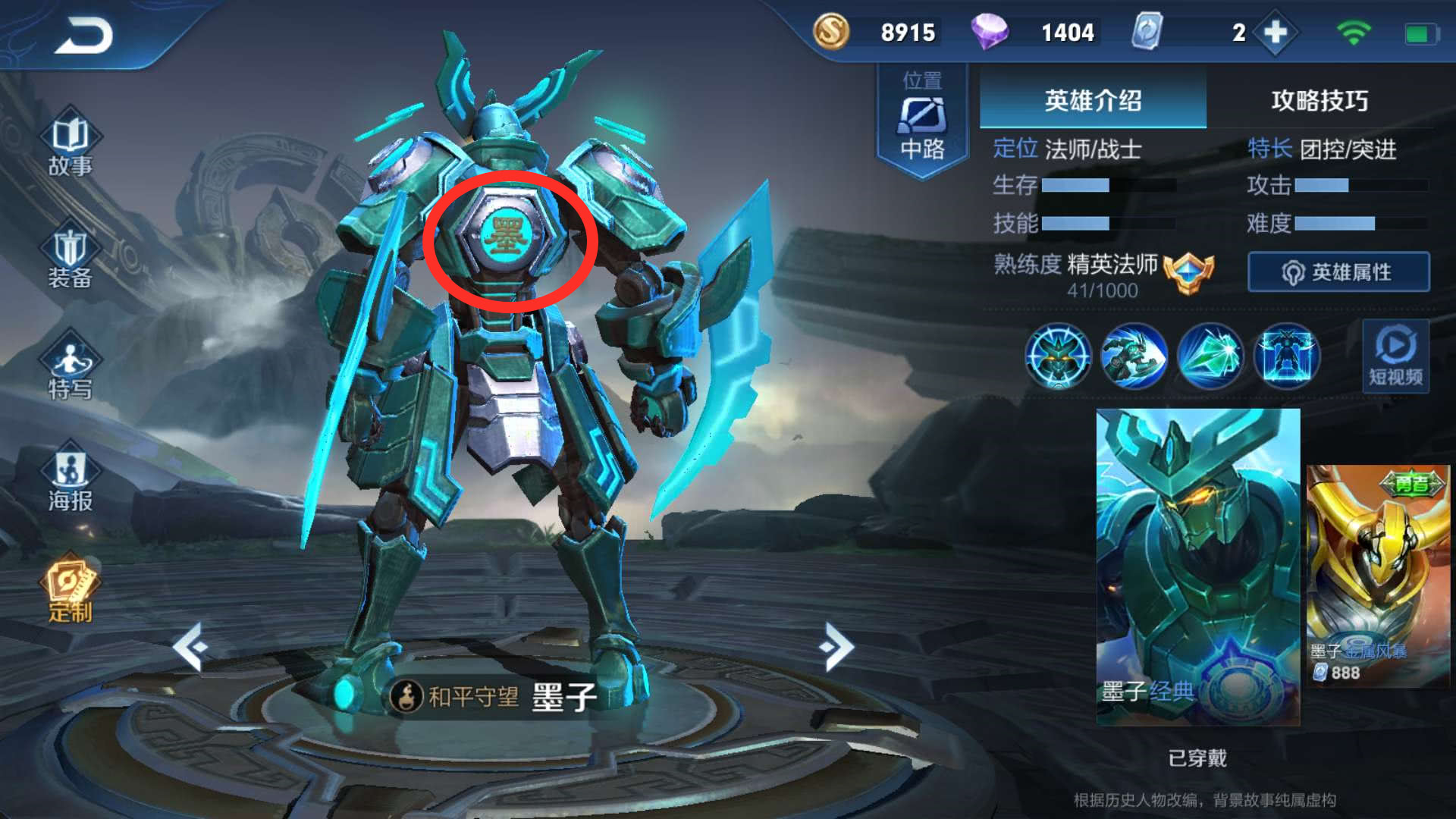Open the 装备 equipment section
Viewport: 1456px width, 819px height.
click(x=70, y=258)
